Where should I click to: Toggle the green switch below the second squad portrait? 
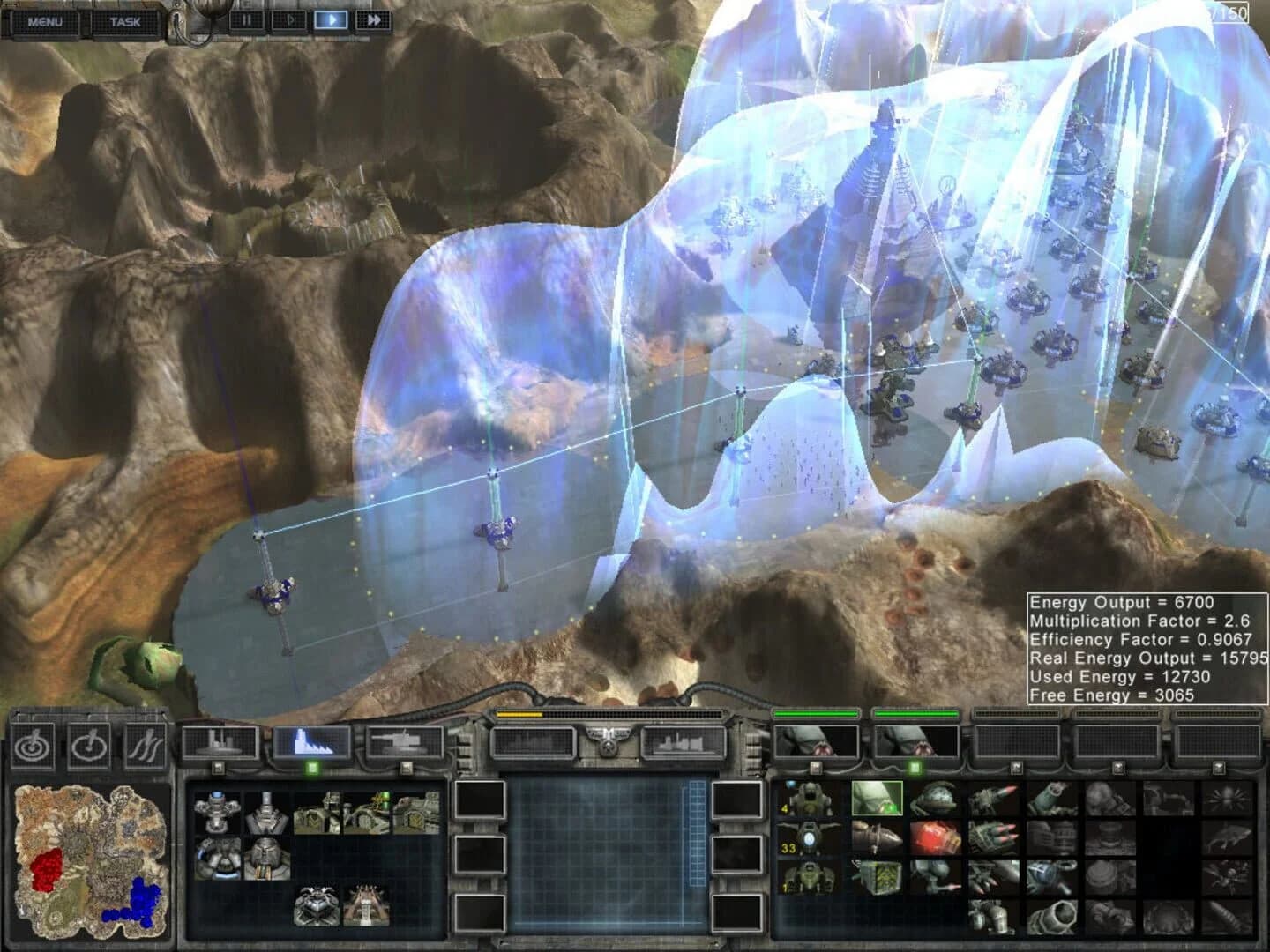[914, 766]
